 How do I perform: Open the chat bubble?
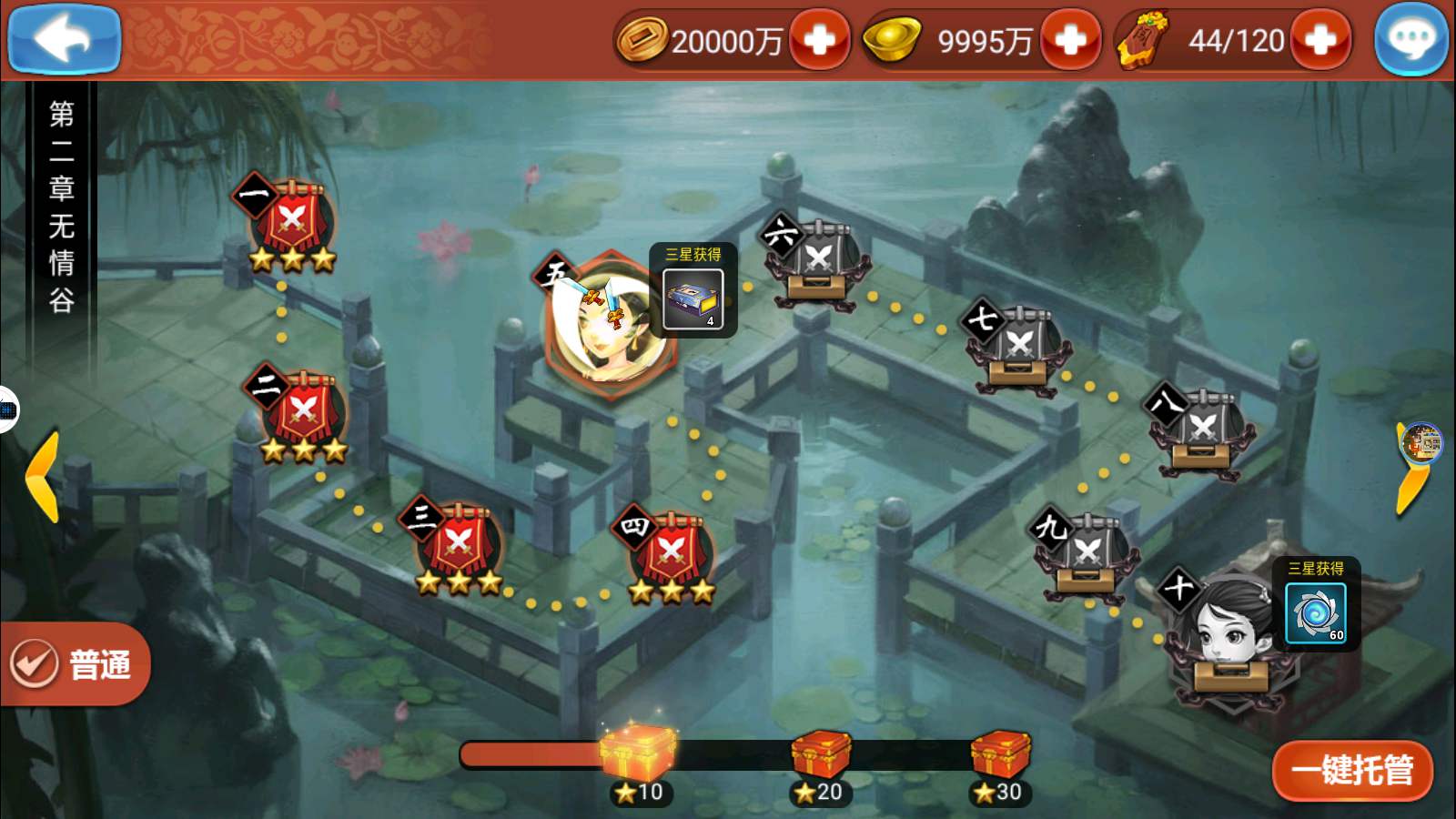point(1411,39)
